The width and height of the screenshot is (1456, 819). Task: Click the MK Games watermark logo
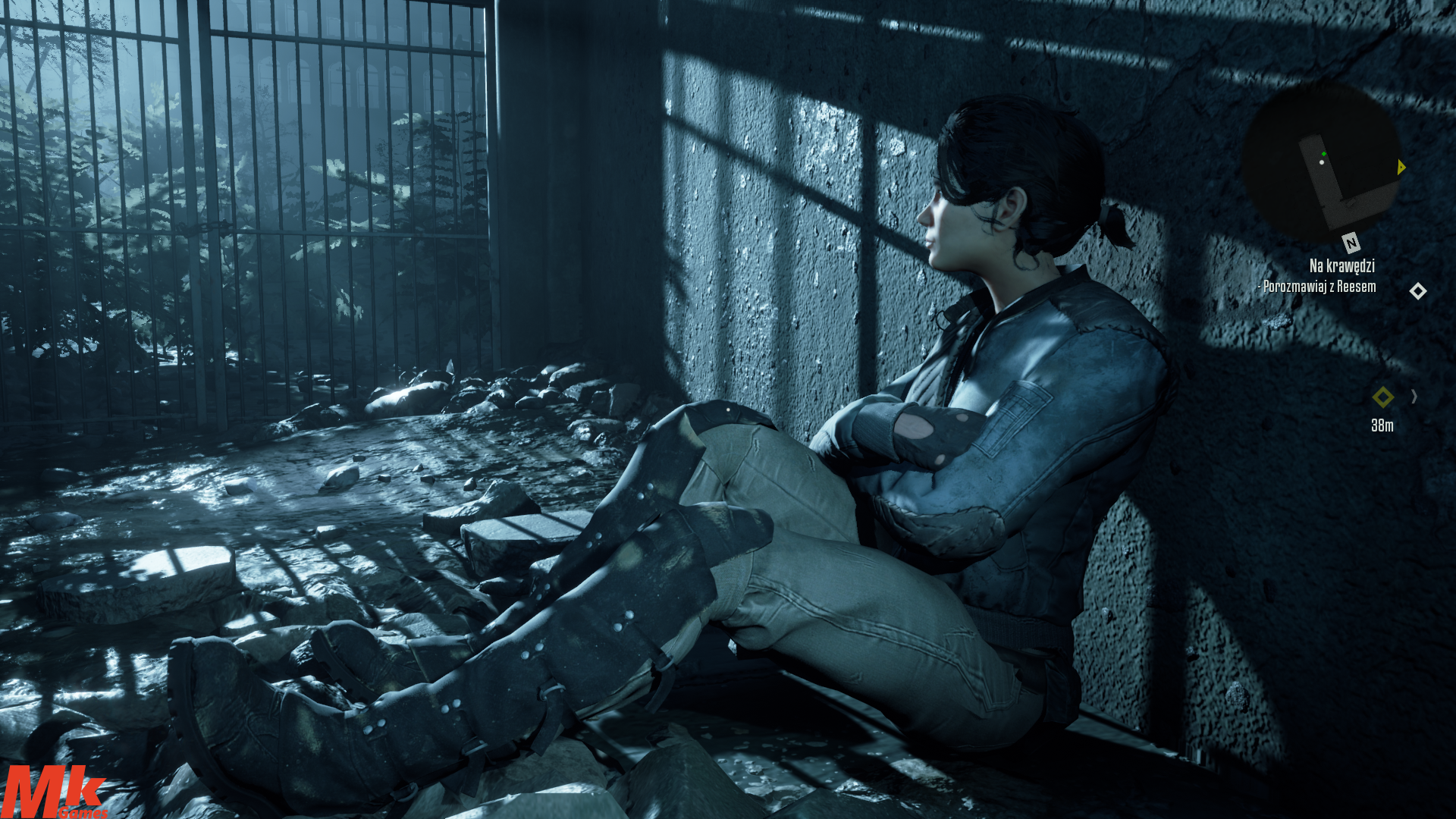(53, 792)
